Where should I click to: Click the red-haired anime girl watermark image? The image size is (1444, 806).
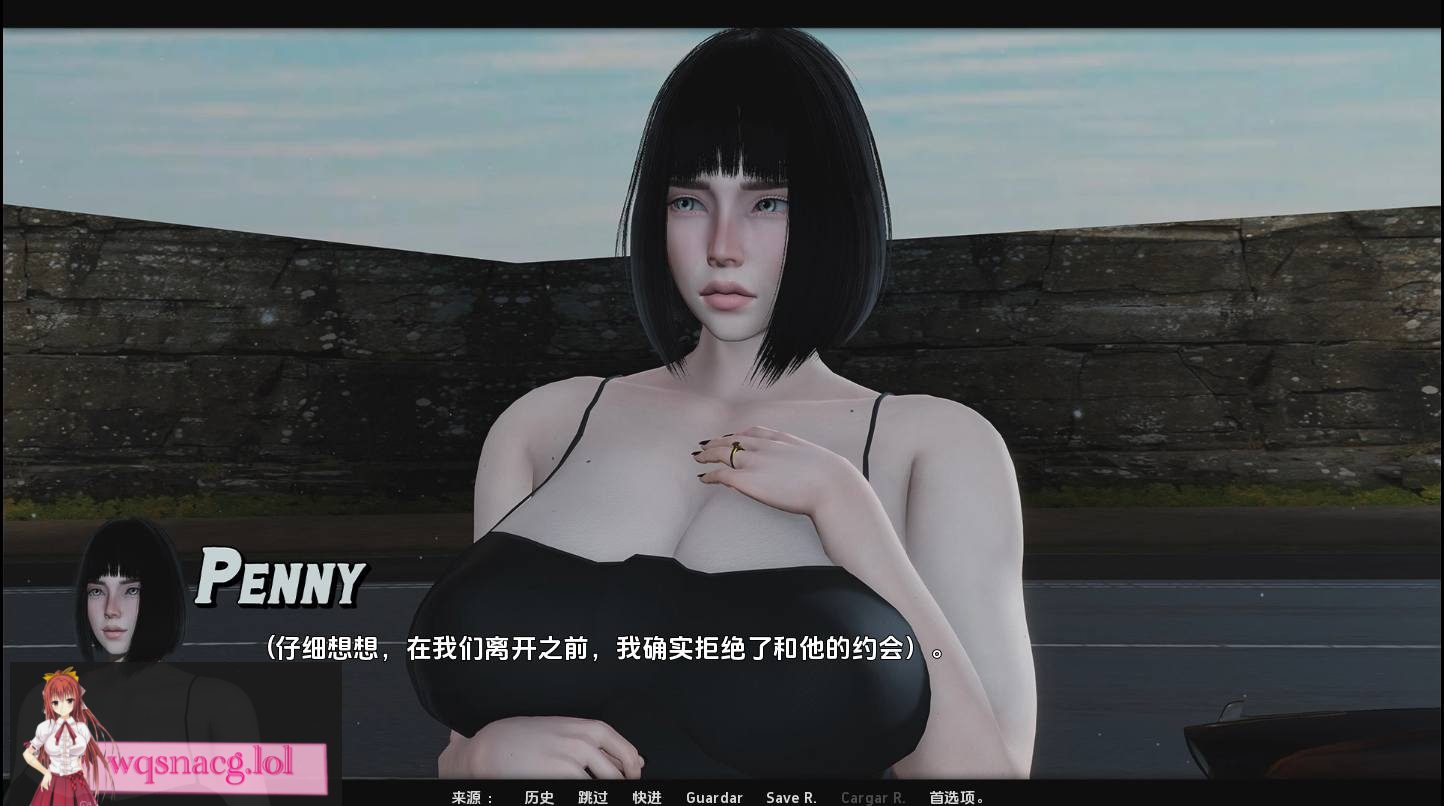pyautogui.click(x=60, y=735)
